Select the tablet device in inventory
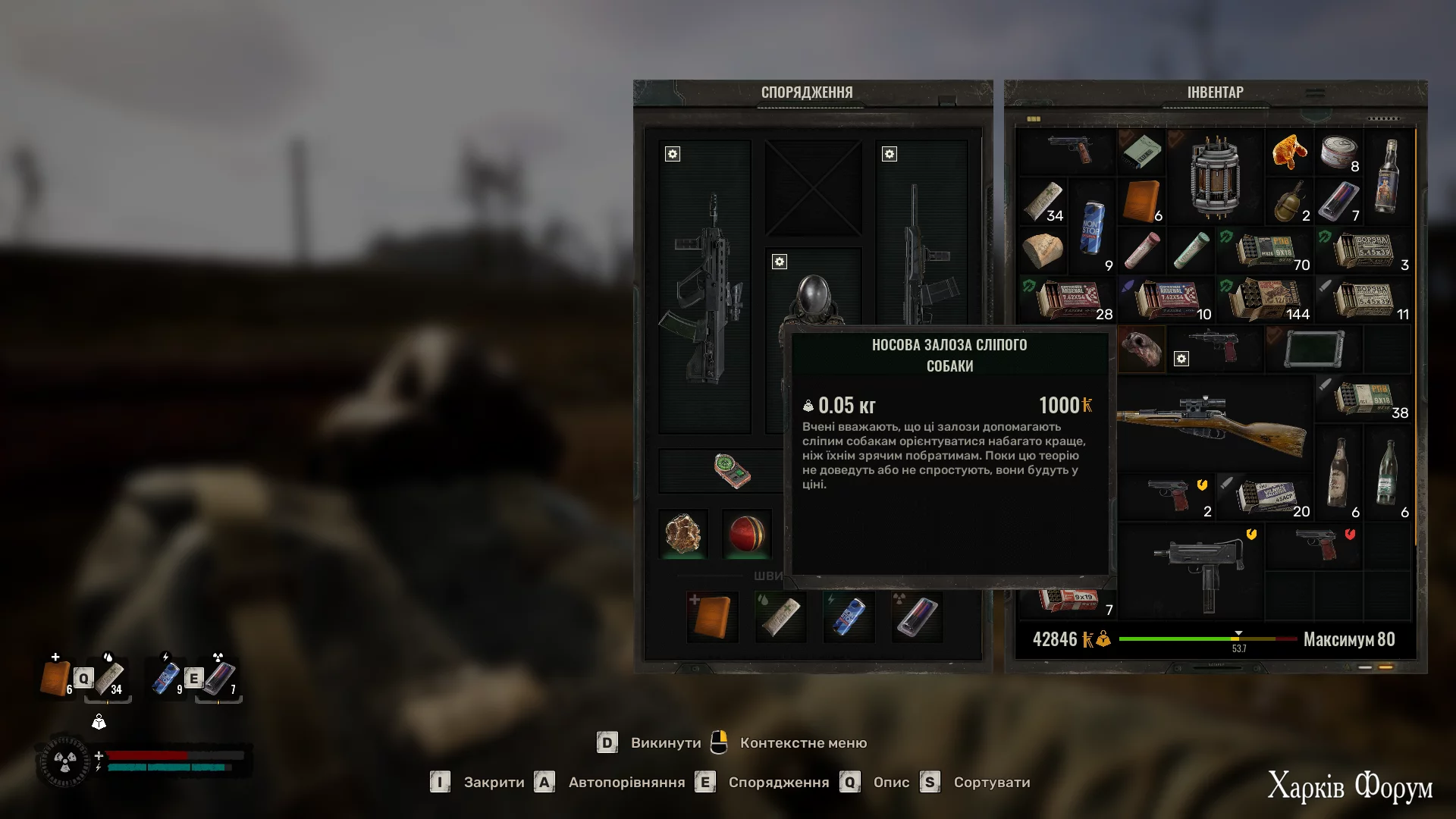This screenshot has height=819, width=1456. (1314, 349)
